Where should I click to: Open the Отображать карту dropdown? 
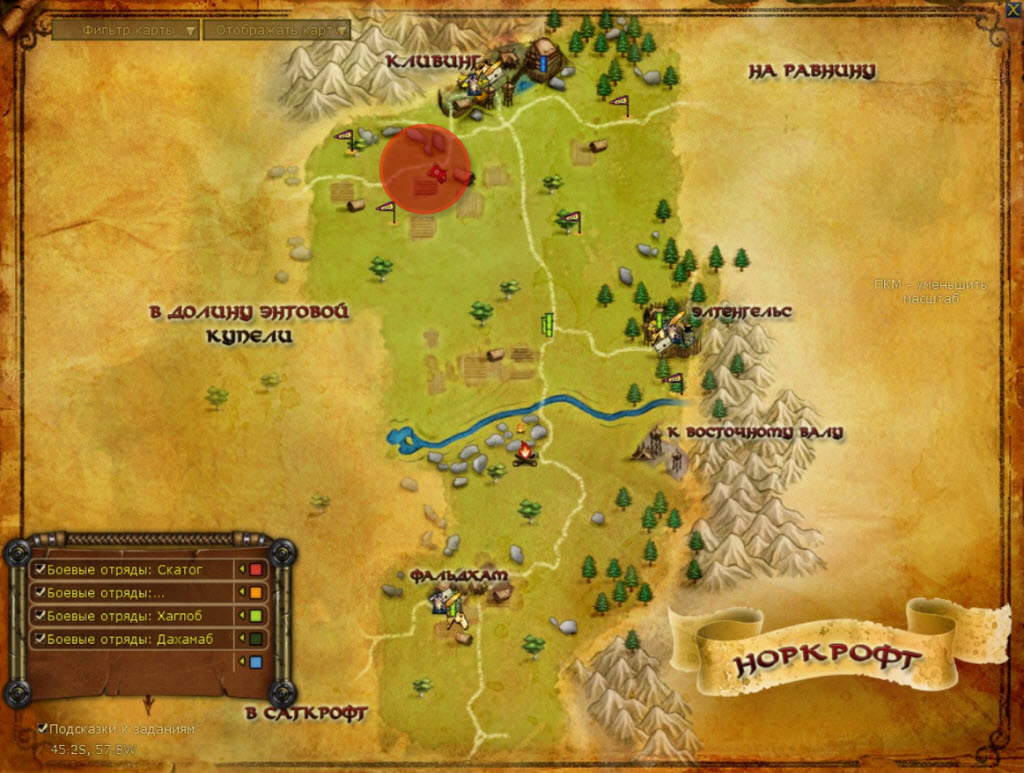coord(276,31)
